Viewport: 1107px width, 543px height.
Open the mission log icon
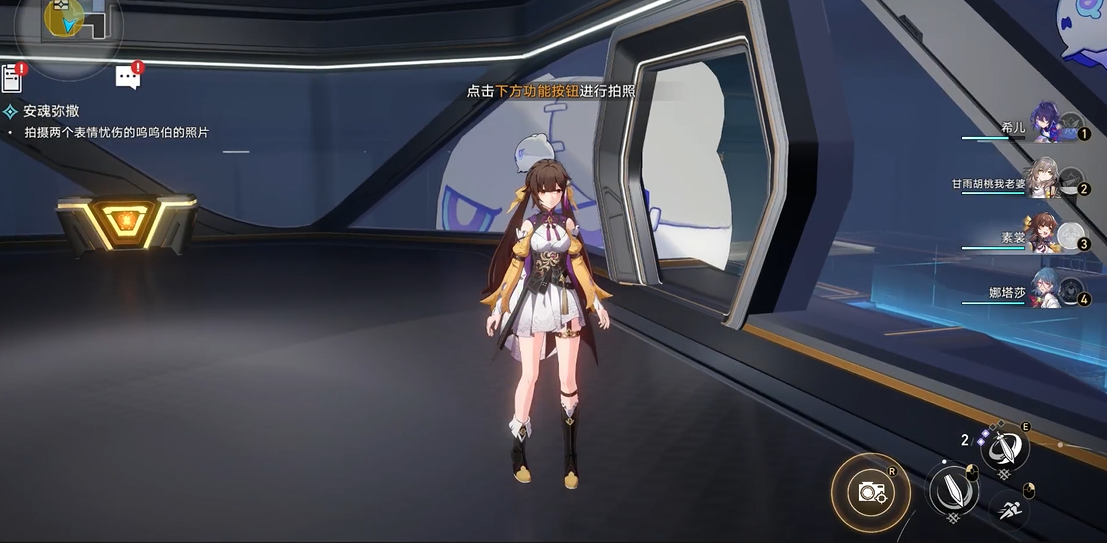point(12,78)
